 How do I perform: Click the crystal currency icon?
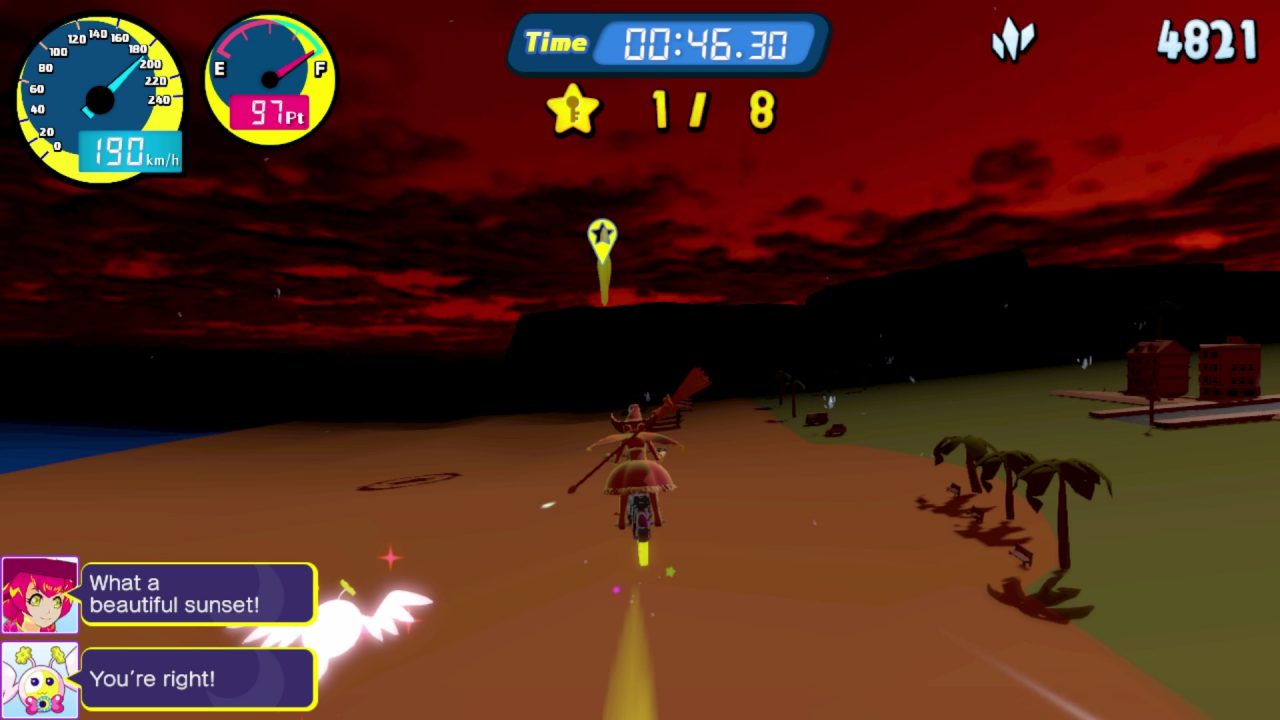pyautogui.click(x=1013, y=42)
